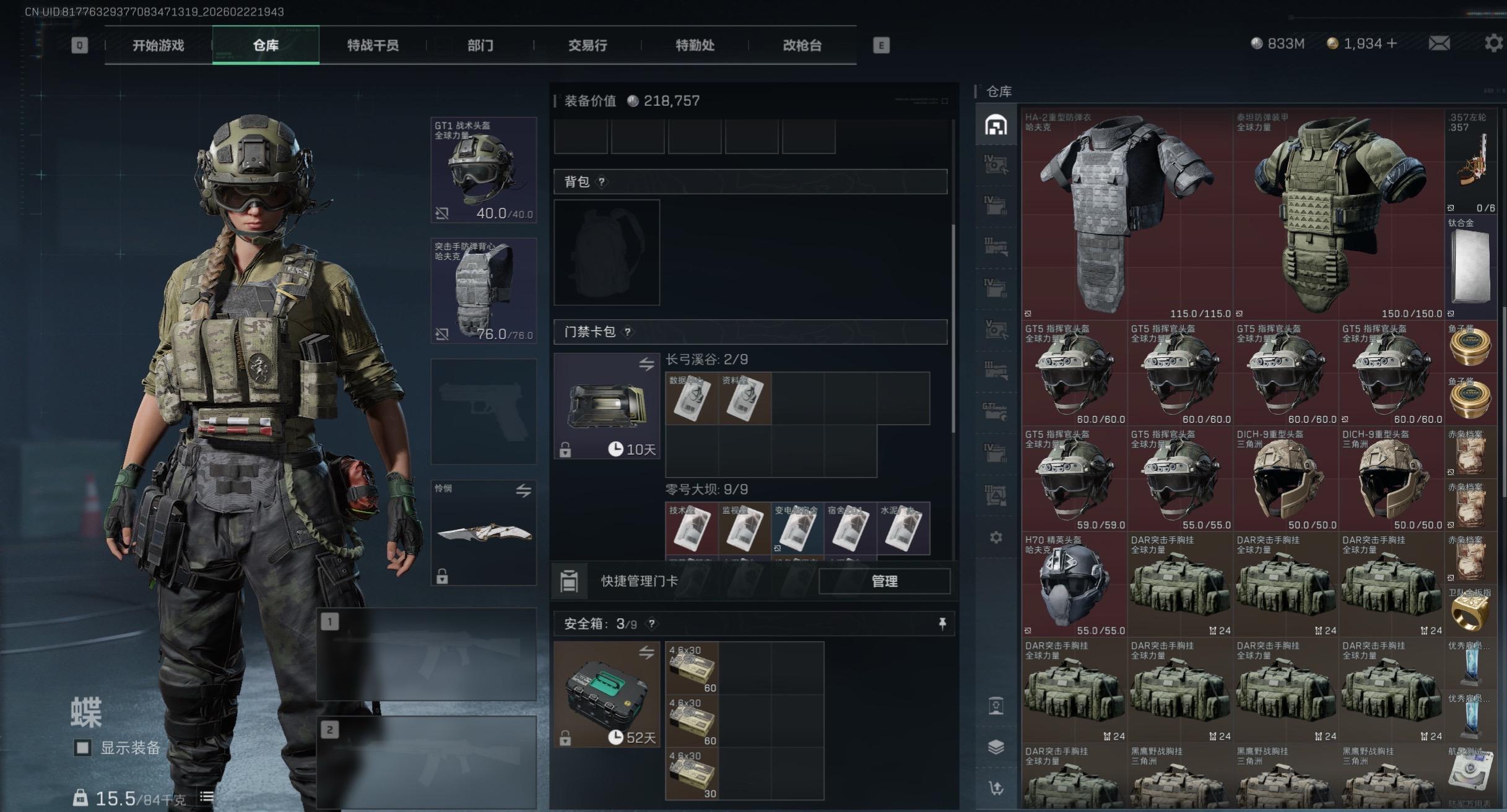Pin the 安全箱 panel with the pin icon

(x=942, y=624)
